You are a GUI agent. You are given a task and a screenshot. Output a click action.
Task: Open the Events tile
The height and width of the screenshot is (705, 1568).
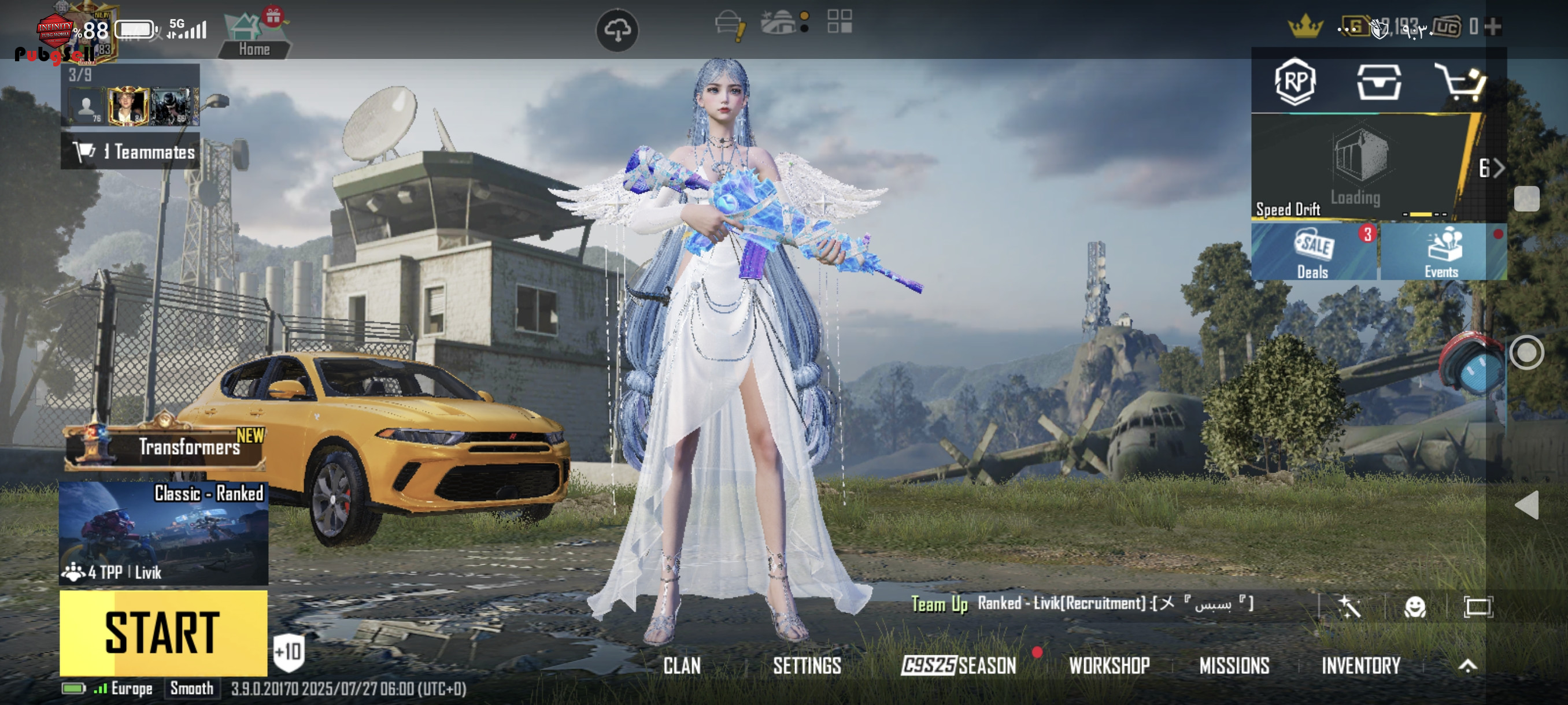click(x=1440, y=252)
